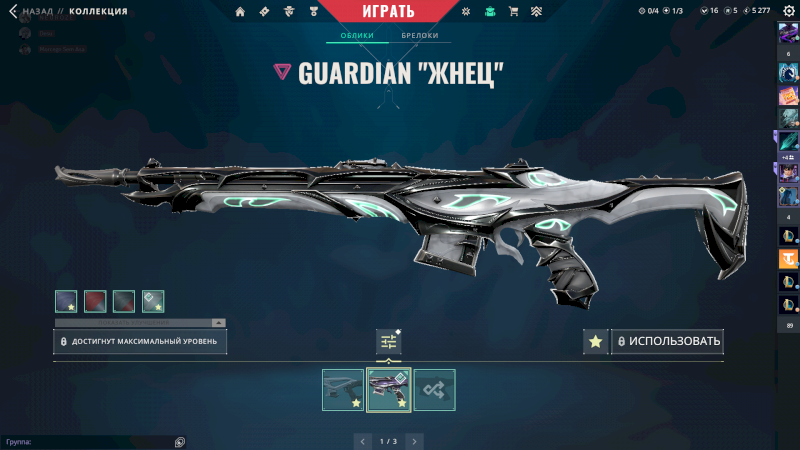Equip skin with ИСПОЛЬЗОВАТЬ button

[667, 342]
